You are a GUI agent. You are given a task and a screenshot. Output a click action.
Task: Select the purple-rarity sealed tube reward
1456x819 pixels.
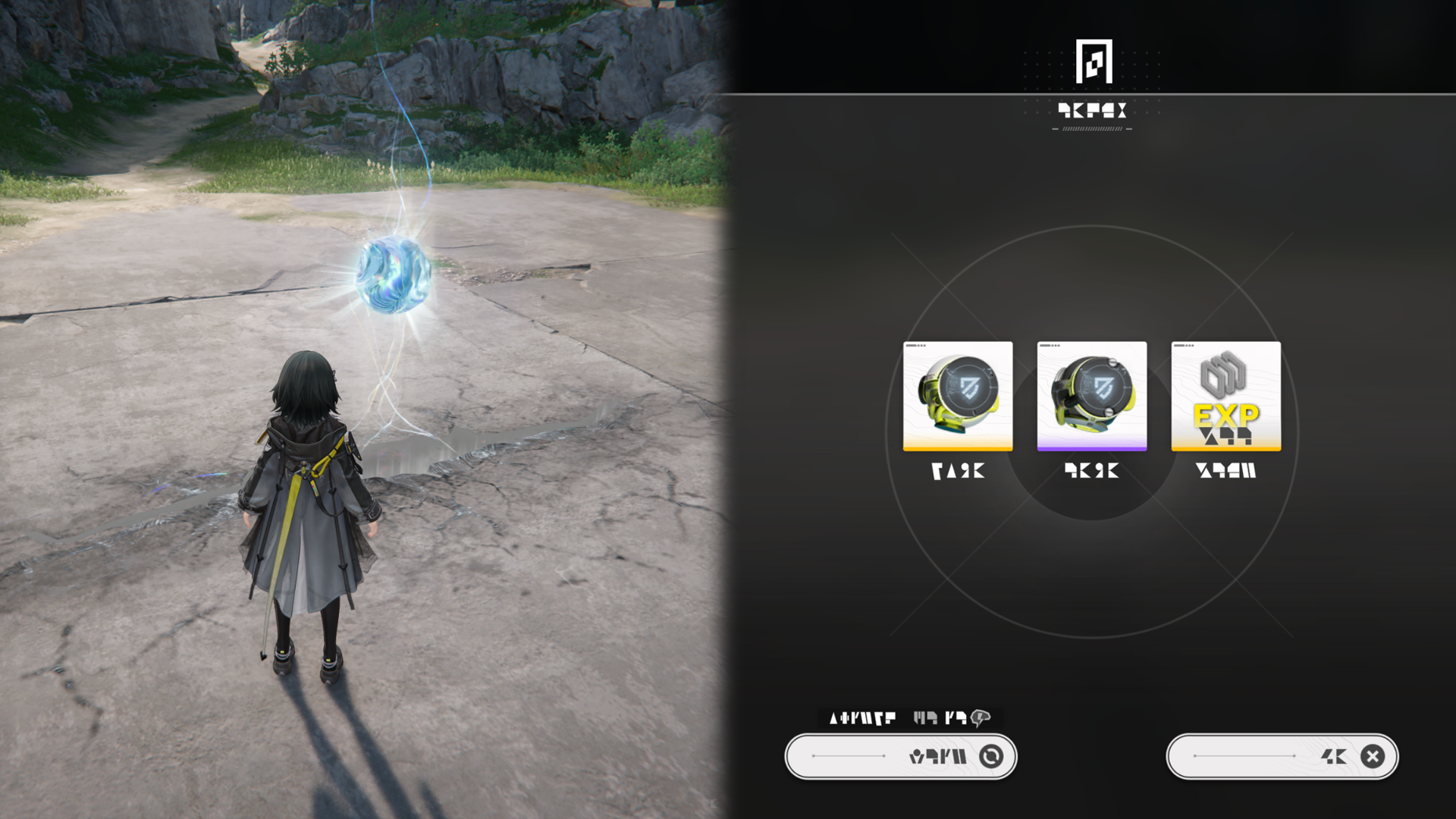[x=1091, y=396]
